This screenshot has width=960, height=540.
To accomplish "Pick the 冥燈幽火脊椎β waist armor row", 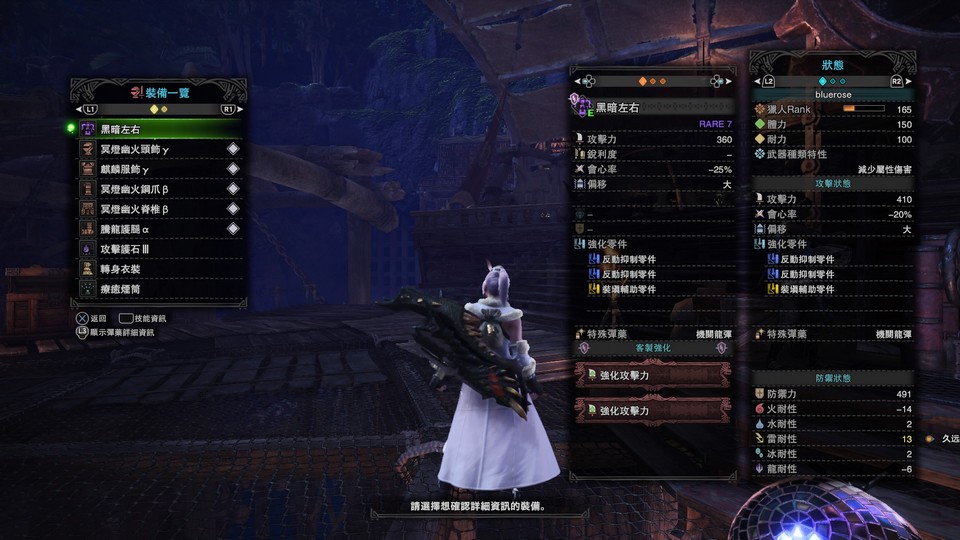I will pyautogui.click(x=158, y=209).
